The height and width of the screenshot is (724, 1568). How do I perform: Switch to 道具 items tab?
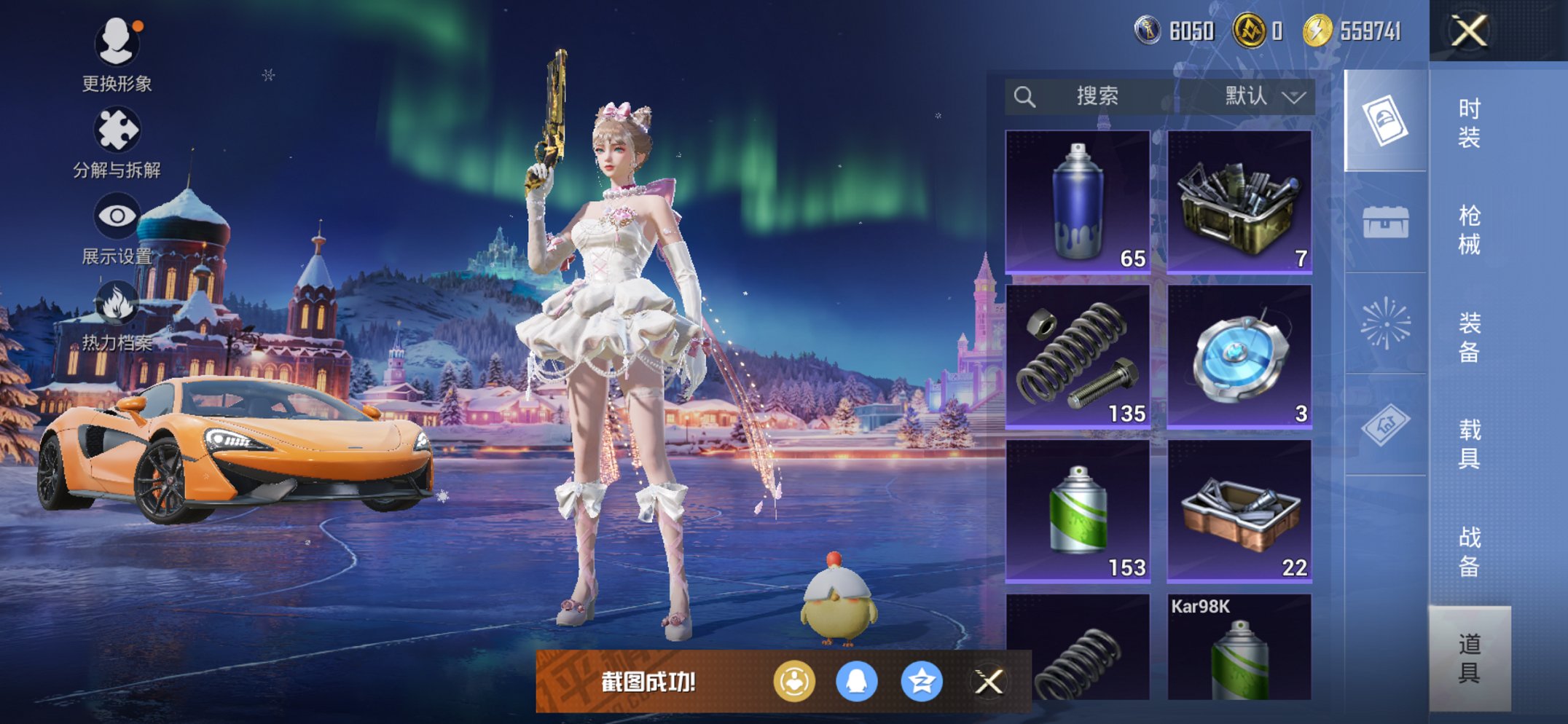coord(1469,658)
